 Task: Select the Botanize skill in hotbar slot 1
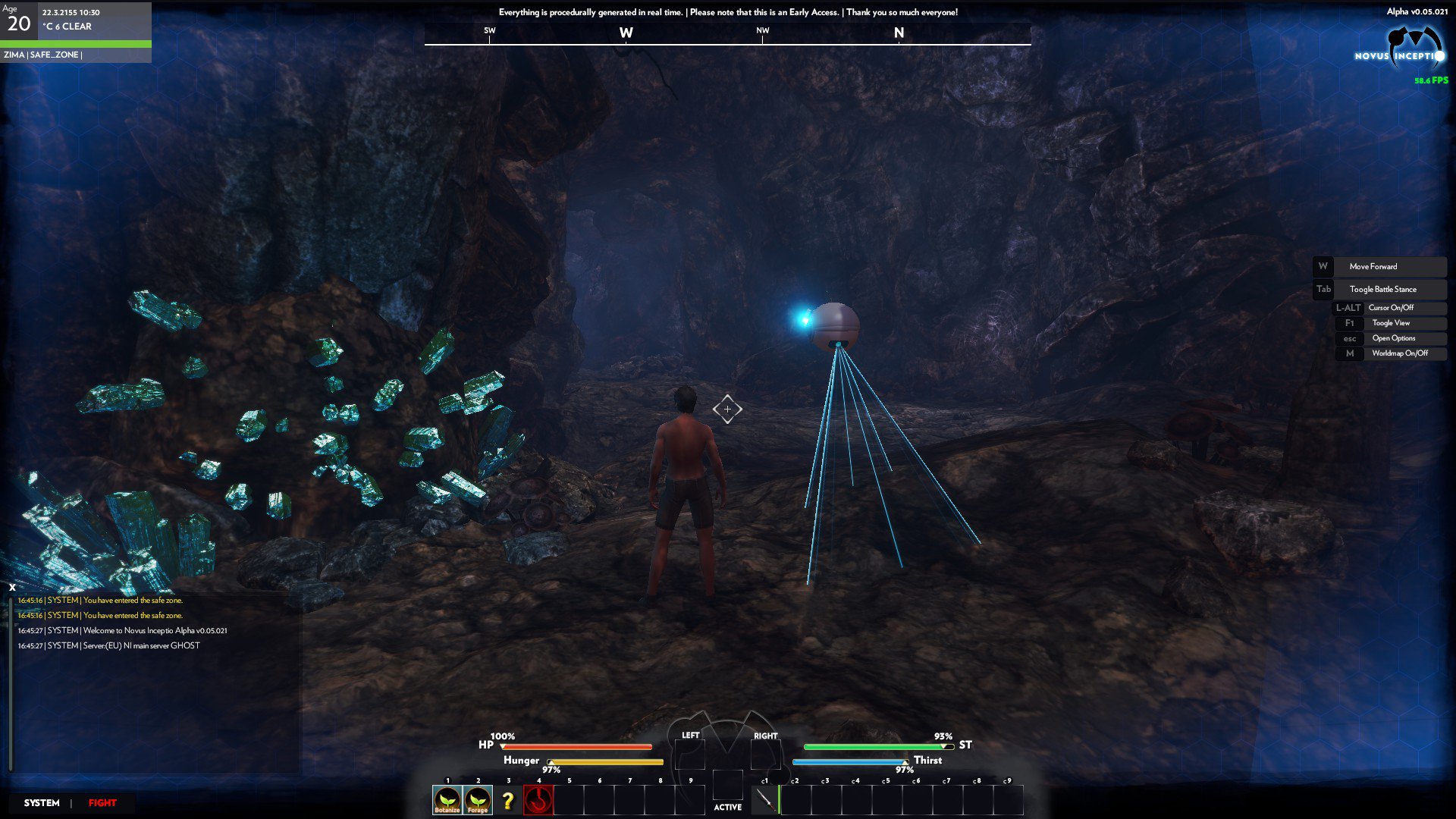pyautogui.click(x=447, y=800)
